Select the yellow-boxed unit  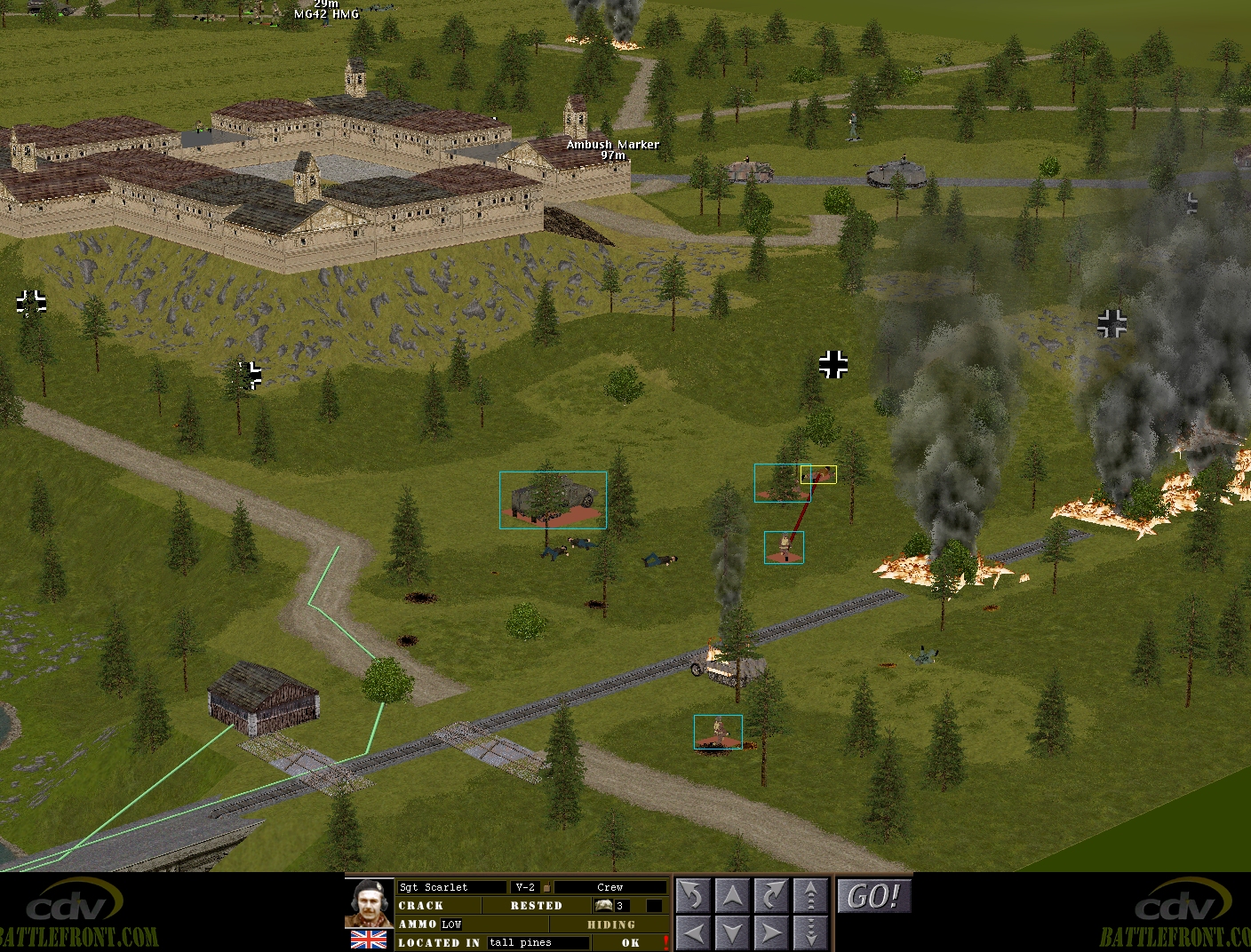pos(818,475)
